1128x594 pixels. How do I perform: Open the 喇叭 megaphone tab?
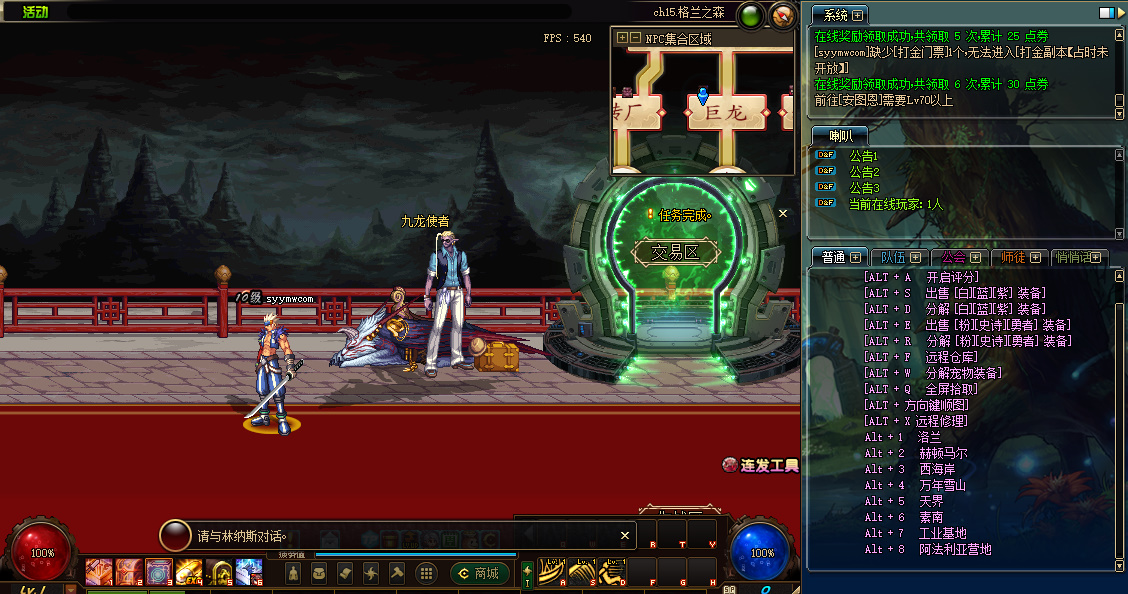837,135
